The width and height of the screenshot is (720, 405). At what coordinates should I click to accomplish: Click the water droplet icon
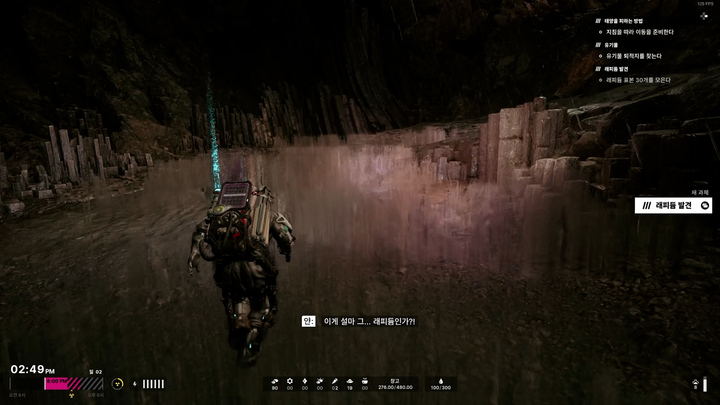440,381
